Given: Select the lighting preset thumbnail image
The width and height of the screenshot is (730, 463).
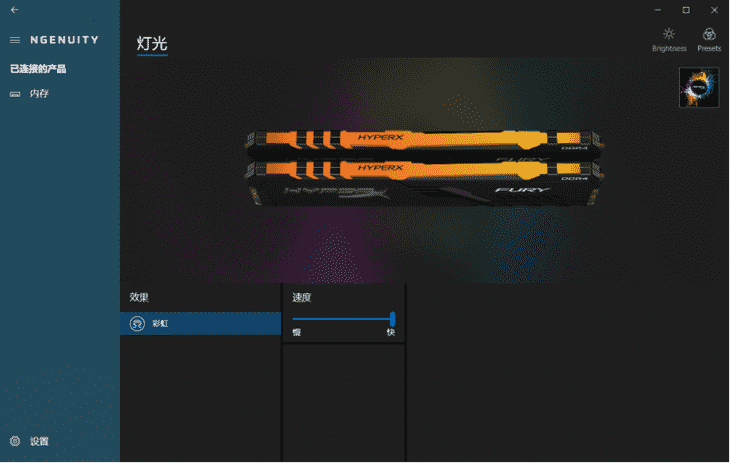Looking at the screenshot, I should 699,87.
